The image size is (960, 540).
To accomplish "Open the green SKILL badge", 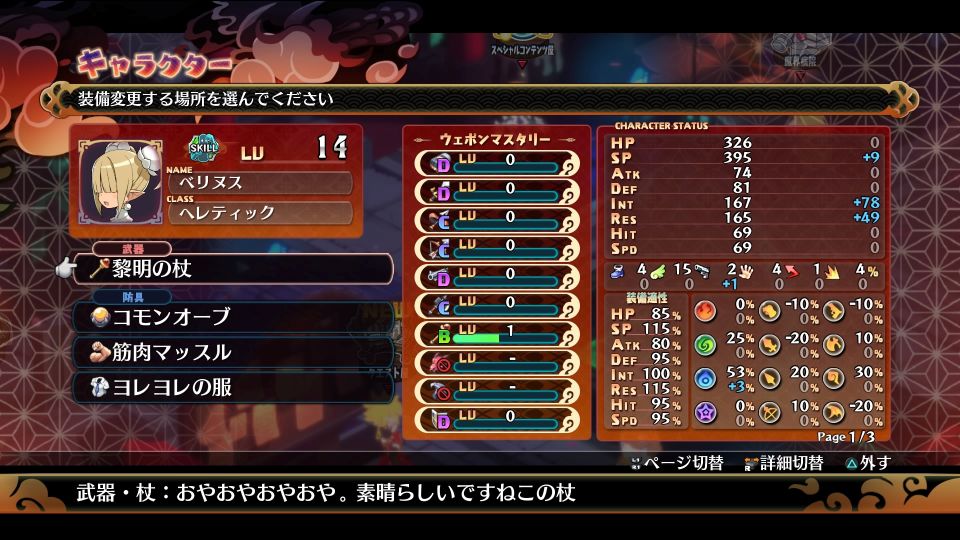I will [204, 149].
